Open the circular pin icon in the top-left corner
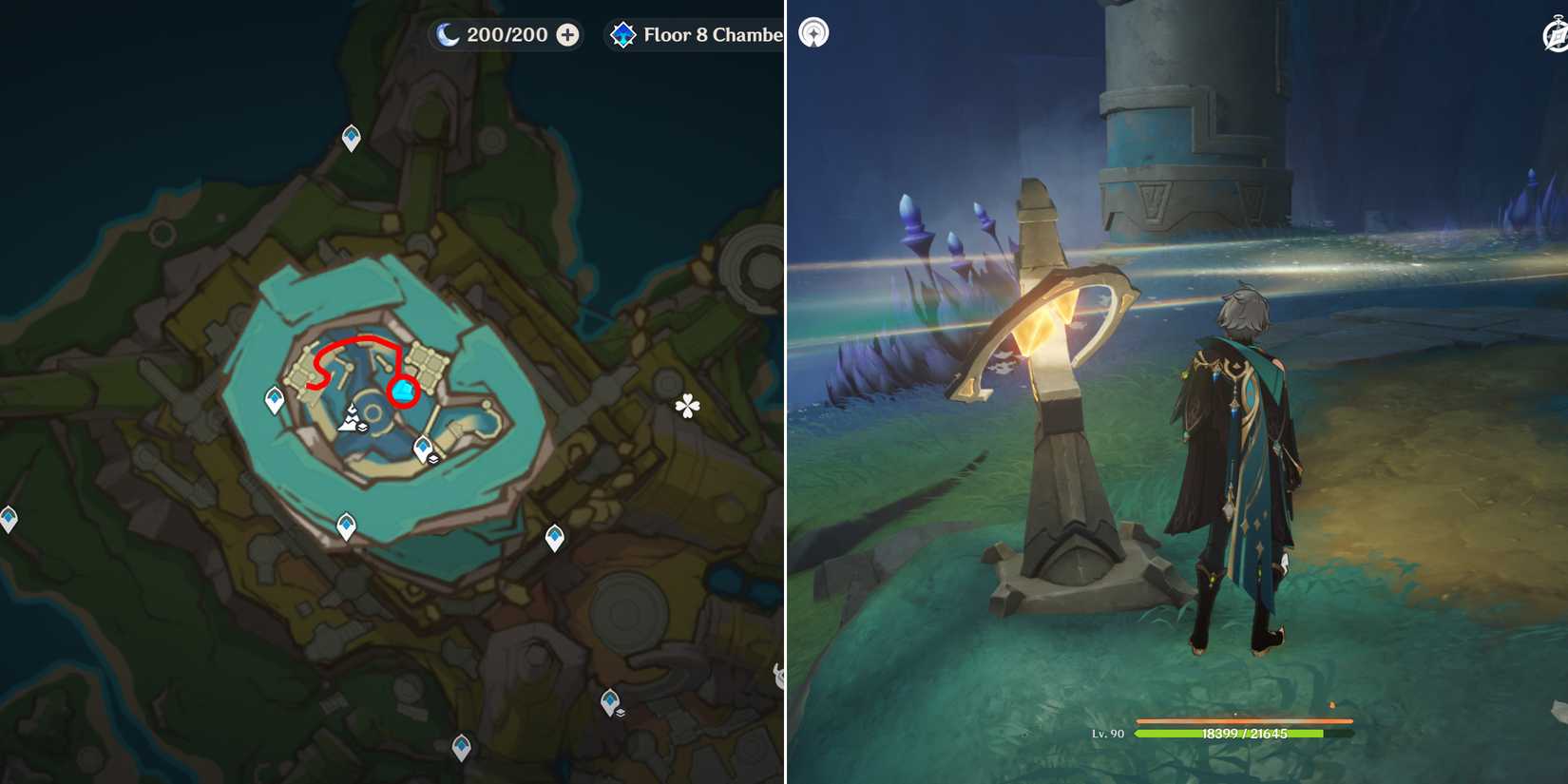The height and width of the screenshot is (784, 1568). point(814,30)
